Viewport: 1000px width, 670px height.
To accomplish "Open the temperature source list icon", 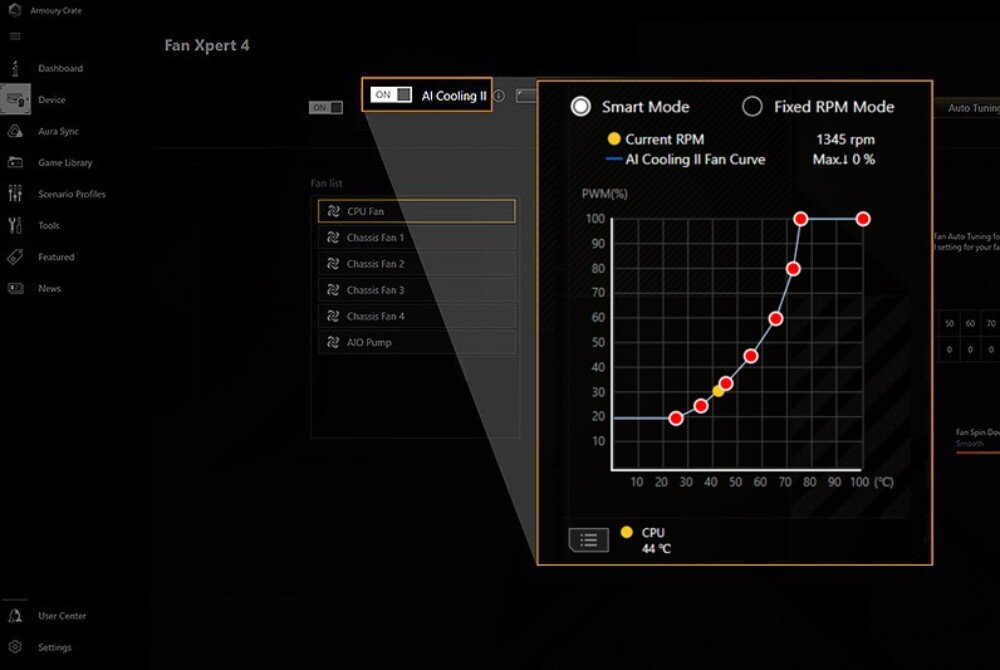I will pyautogui.click(x=589, y=540).
